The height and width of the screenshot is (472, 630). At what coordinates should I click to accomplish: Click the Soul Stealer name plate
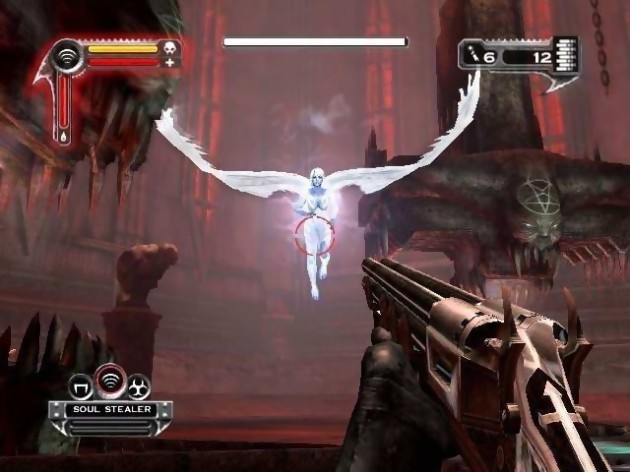coord(110,408)
